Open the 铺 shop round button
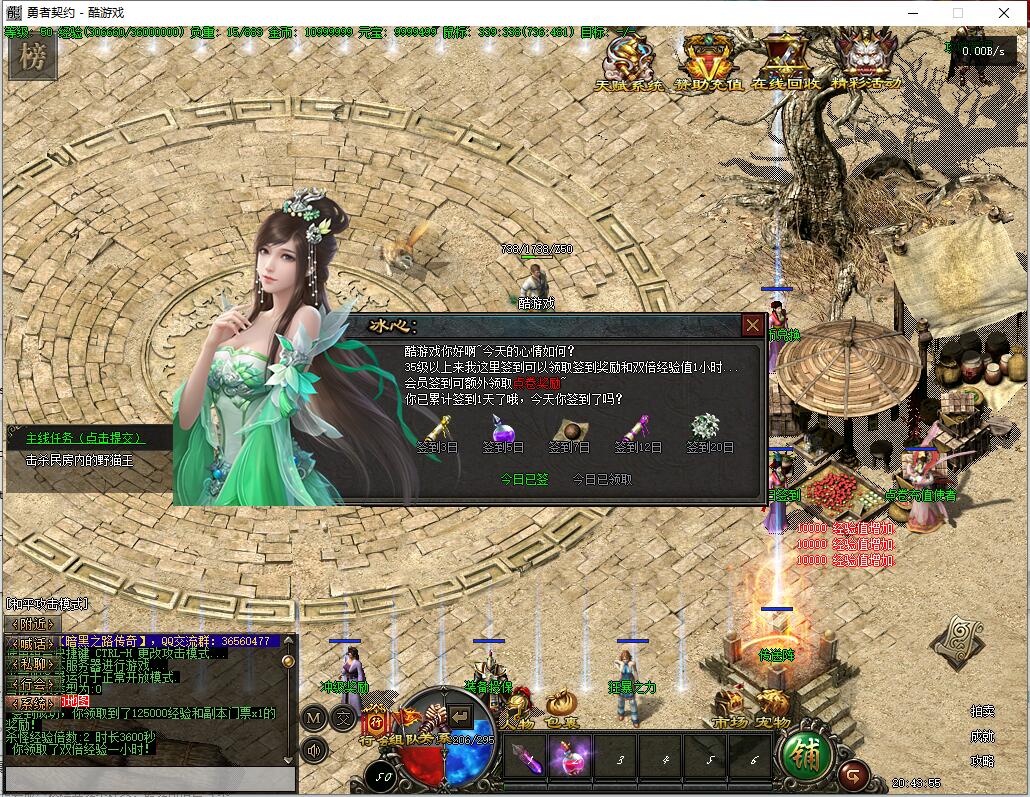 [x=805, y=756]
